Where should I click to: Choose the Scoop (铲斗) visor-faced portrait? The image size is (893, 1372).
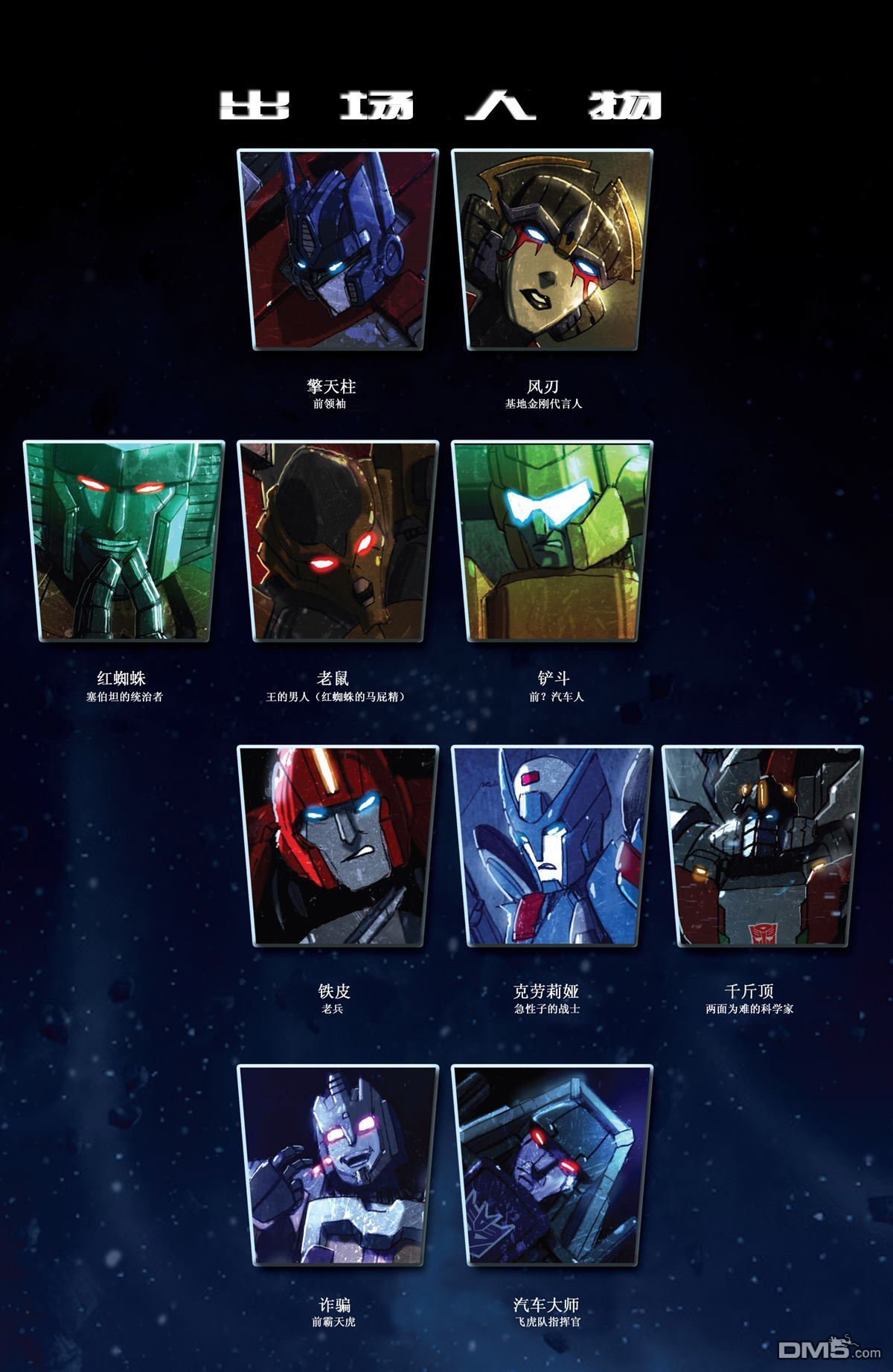coord(552,541)
